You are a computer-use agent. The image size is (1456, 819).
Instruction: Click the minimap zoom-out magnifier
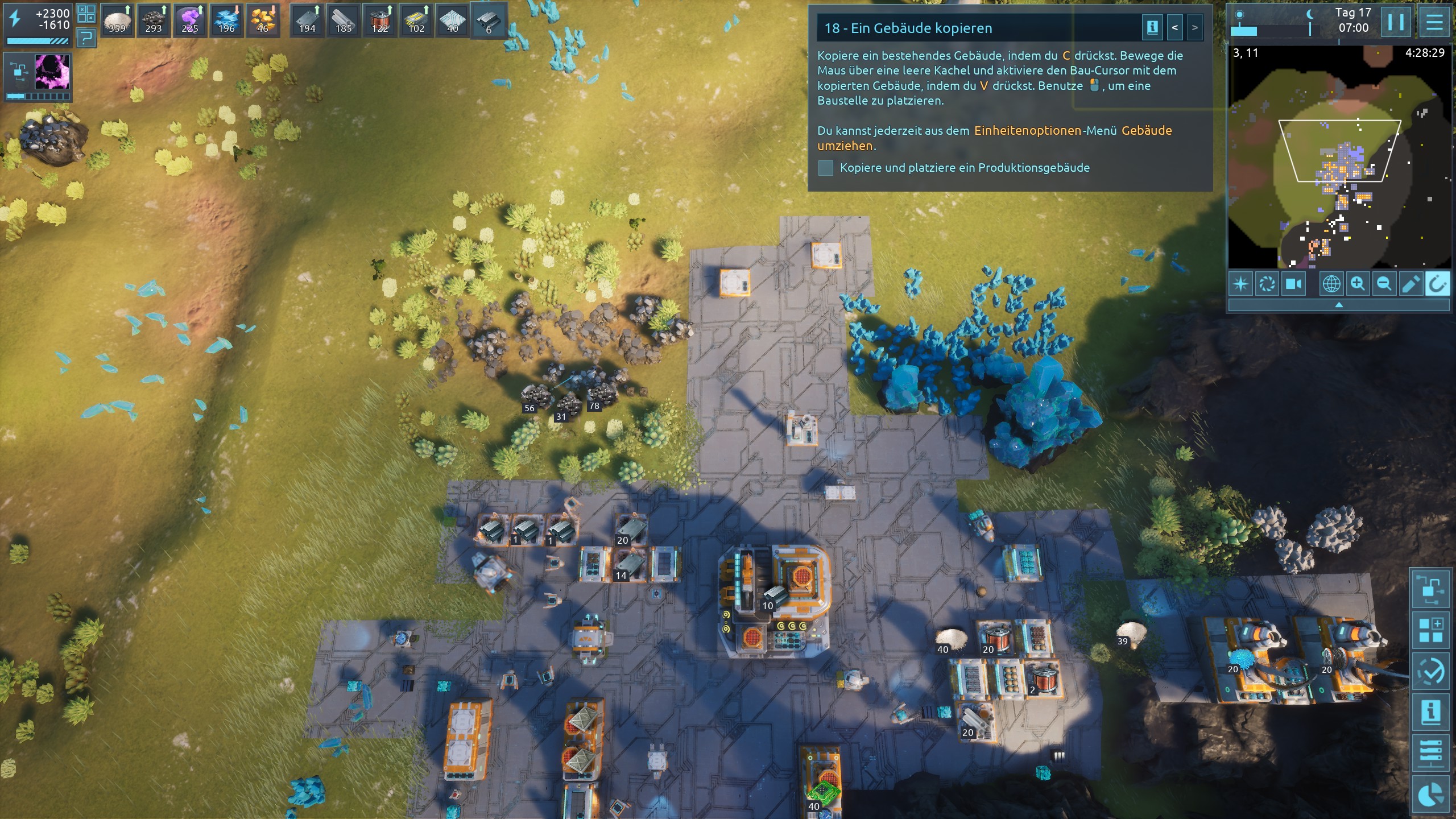[1384, 284]
